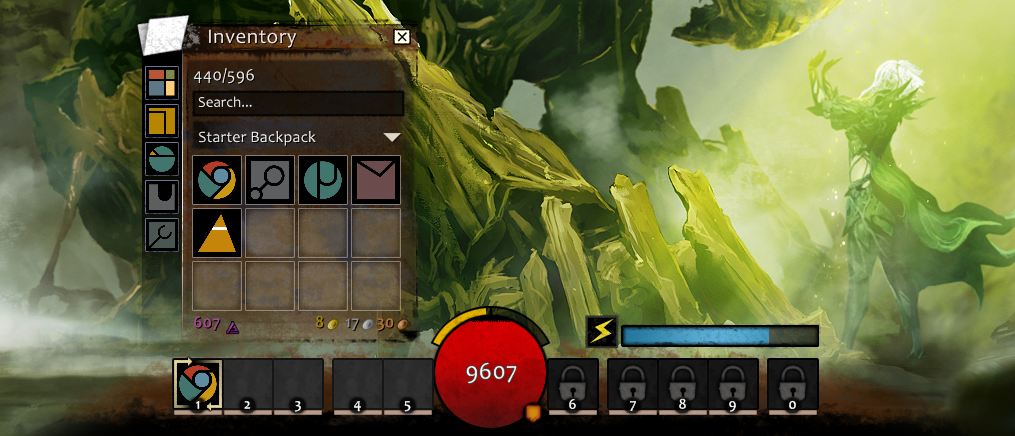Open the teal pie-circle sidebar tab
1015x436 pixels.
(161, 158)
